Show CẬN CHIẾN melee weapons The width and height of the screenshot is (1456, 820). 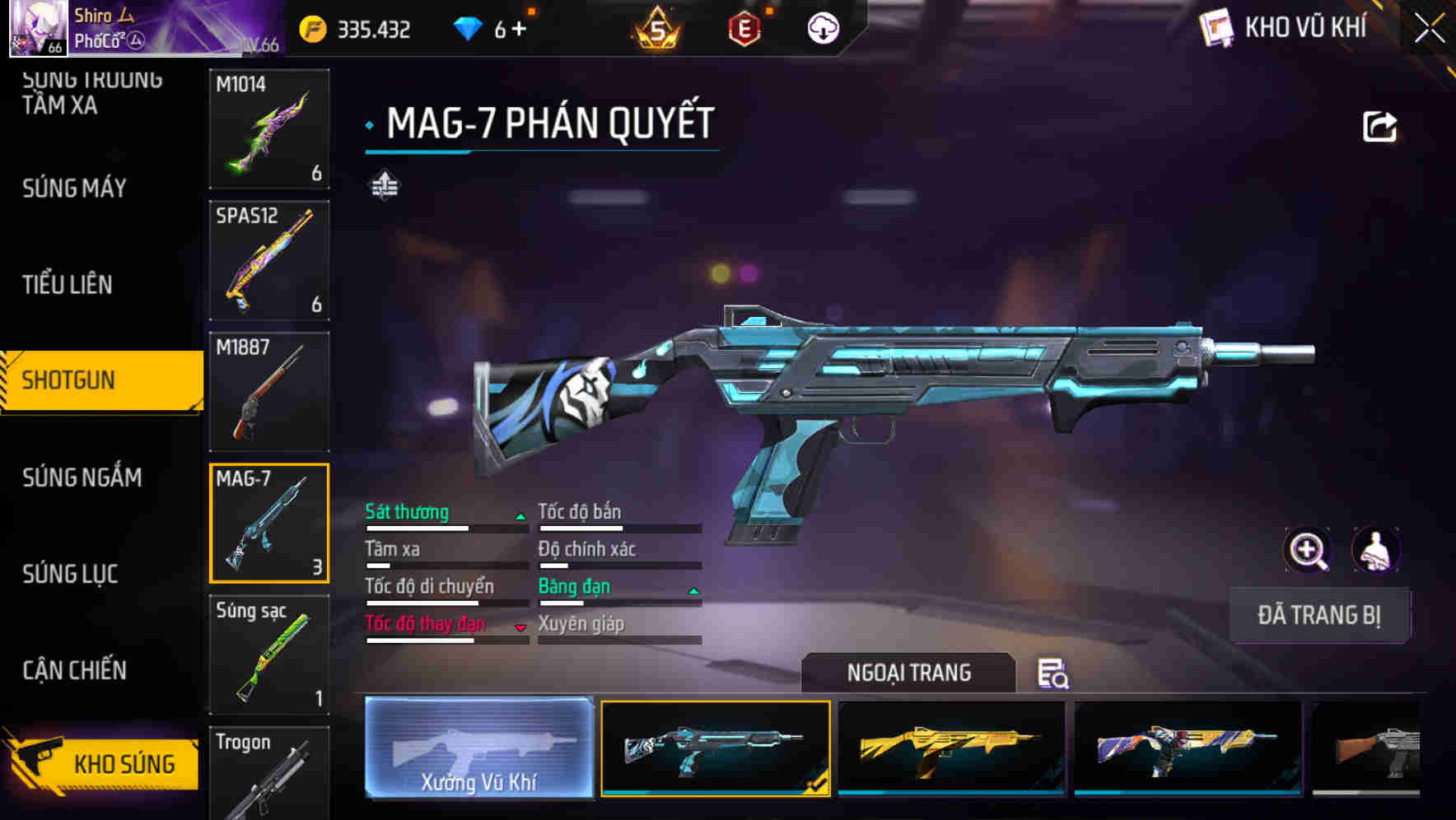coord(74,670)
